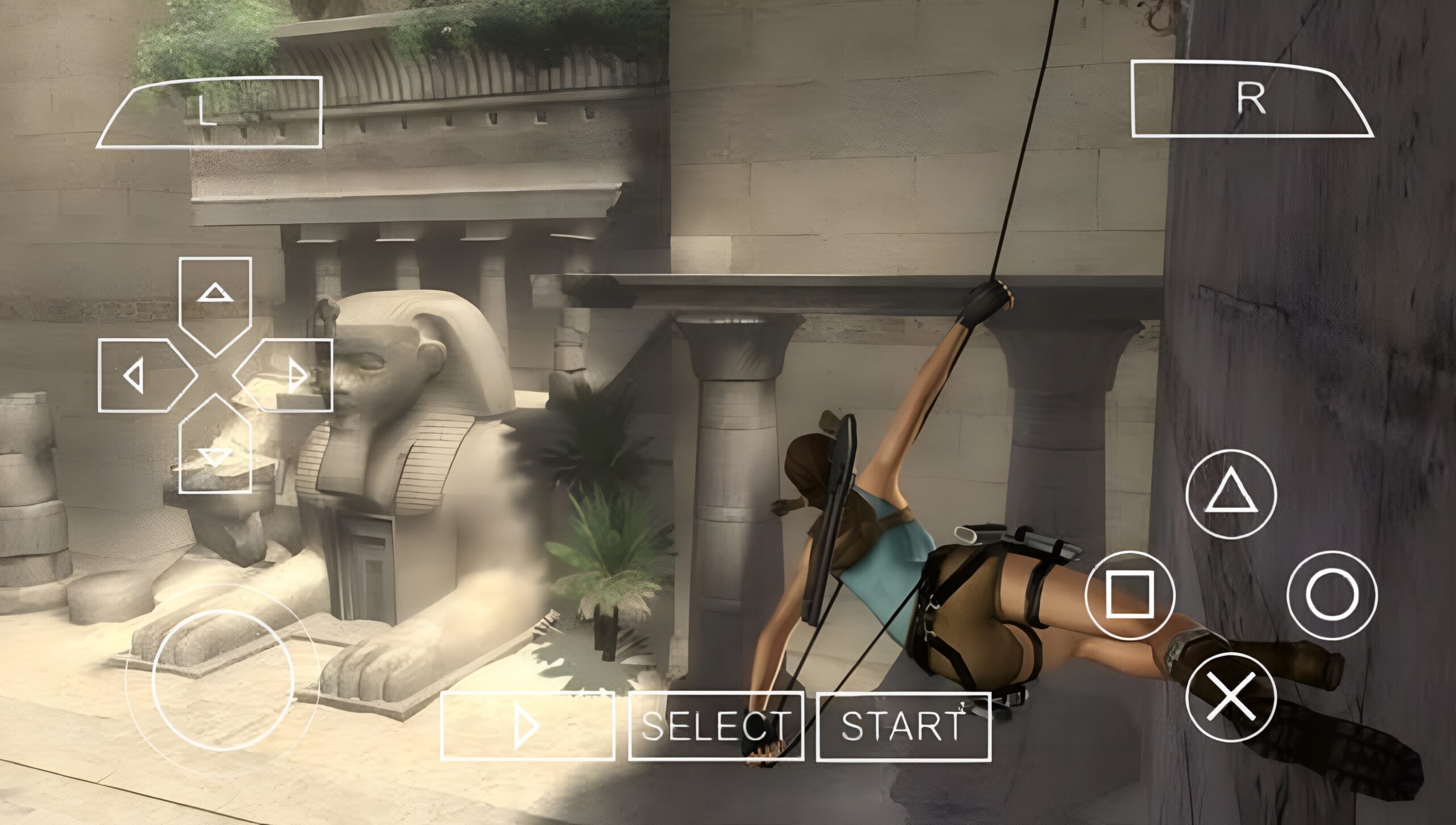This screenshot has width=1456, height=825.
Task: Tap the triangle face button
Action: [1231, 495]
